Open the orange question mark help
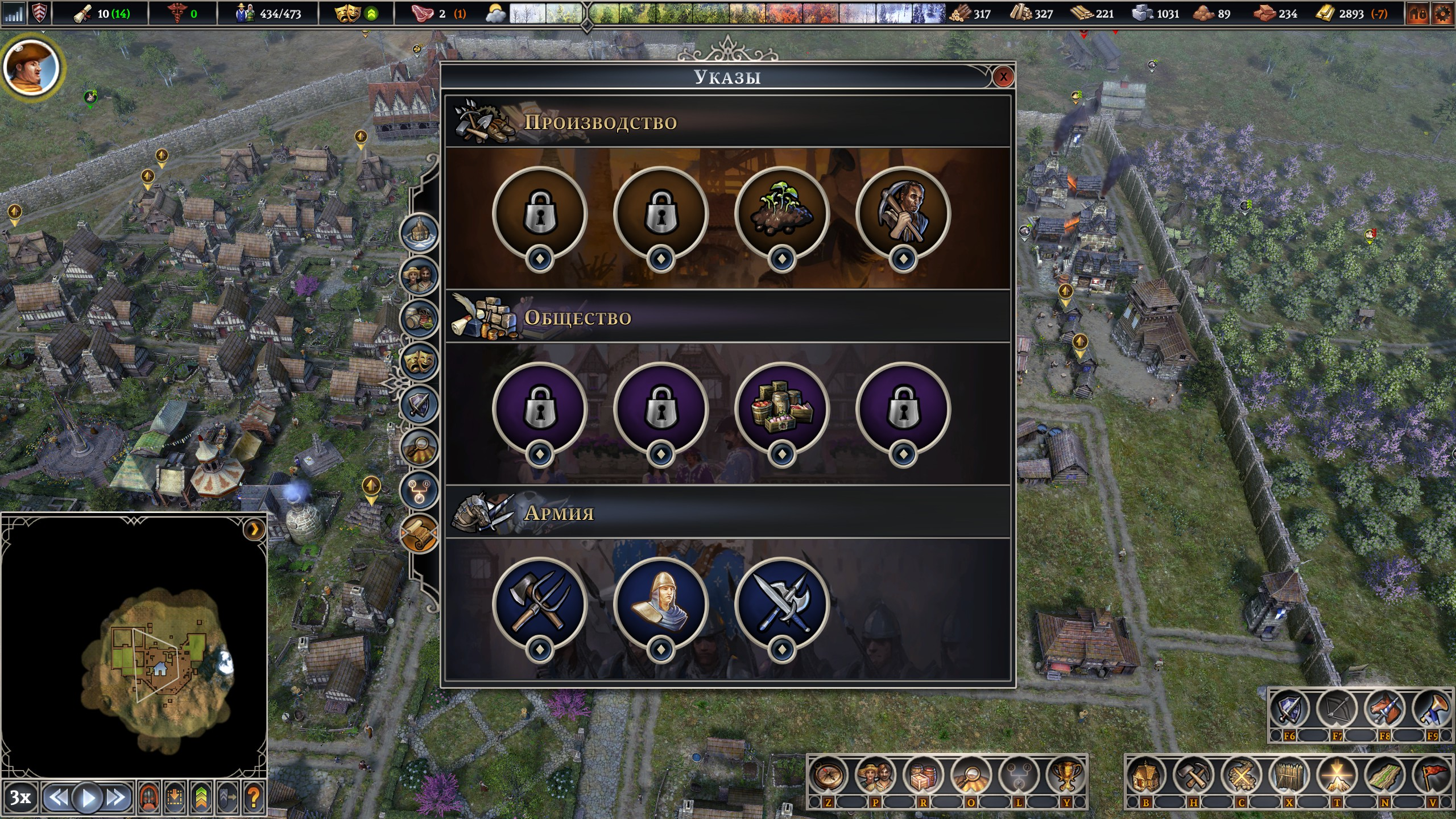1456x819 pixels. [x=254, y=798]
